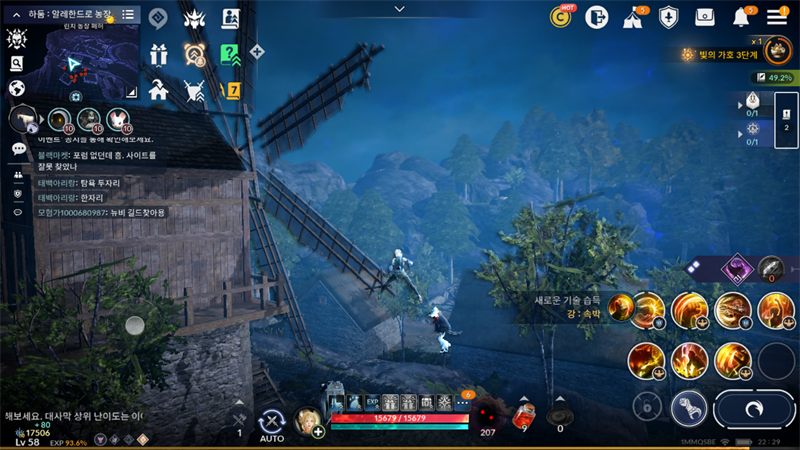Viewport: 800px width, 450px height.
Task: Open the chat speech bubble
Action: (x=18, y=148)
